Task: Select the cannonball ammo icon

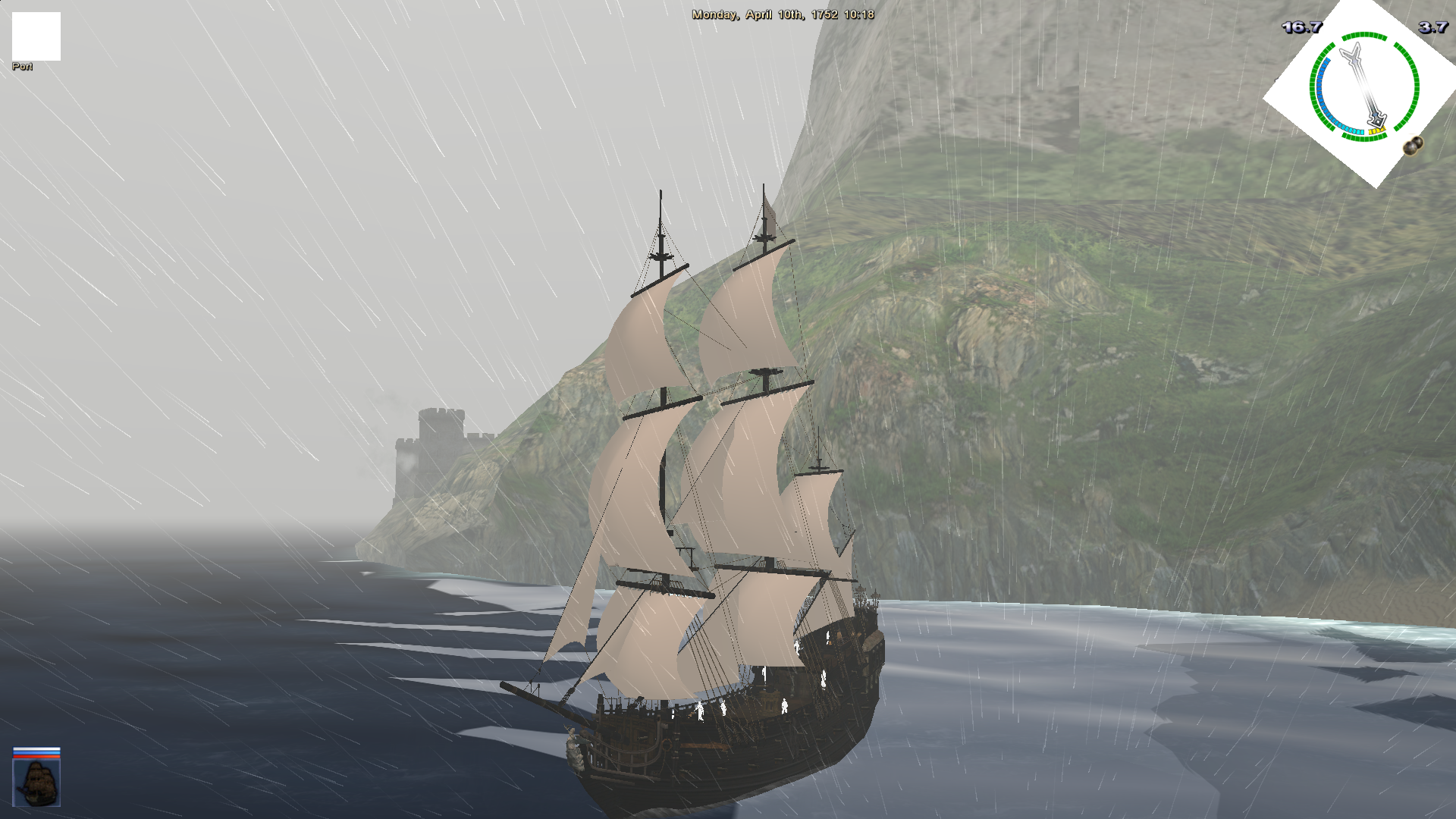Action: tap(1413, 146)
